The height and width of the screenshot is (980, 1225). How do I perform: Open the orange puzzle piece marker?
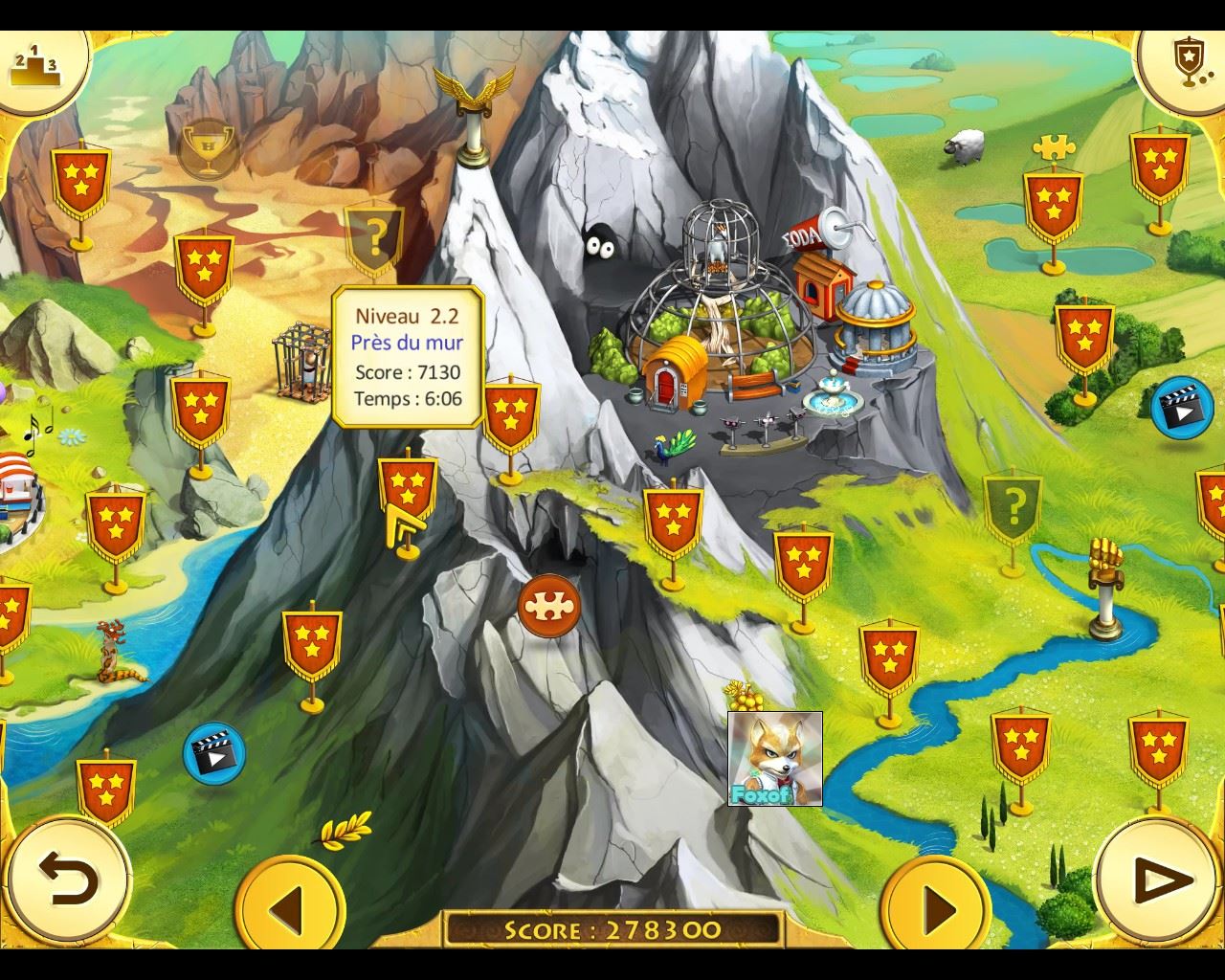549,606
